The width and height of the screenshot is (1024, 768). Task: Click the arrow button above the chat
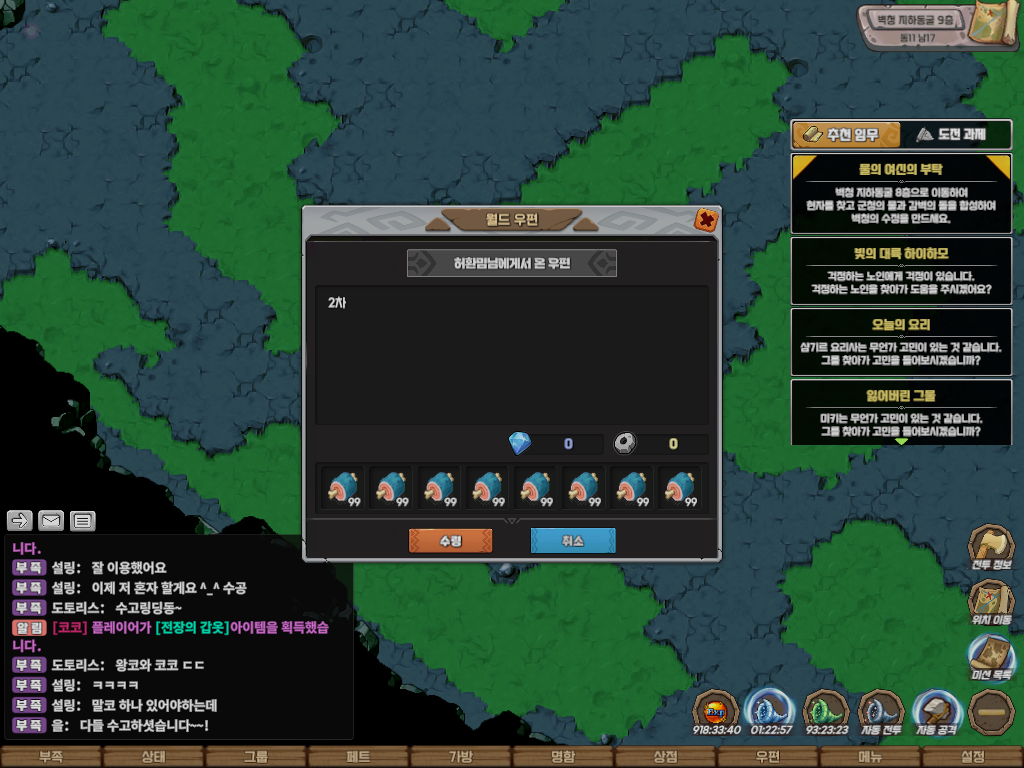coord(20,520)
